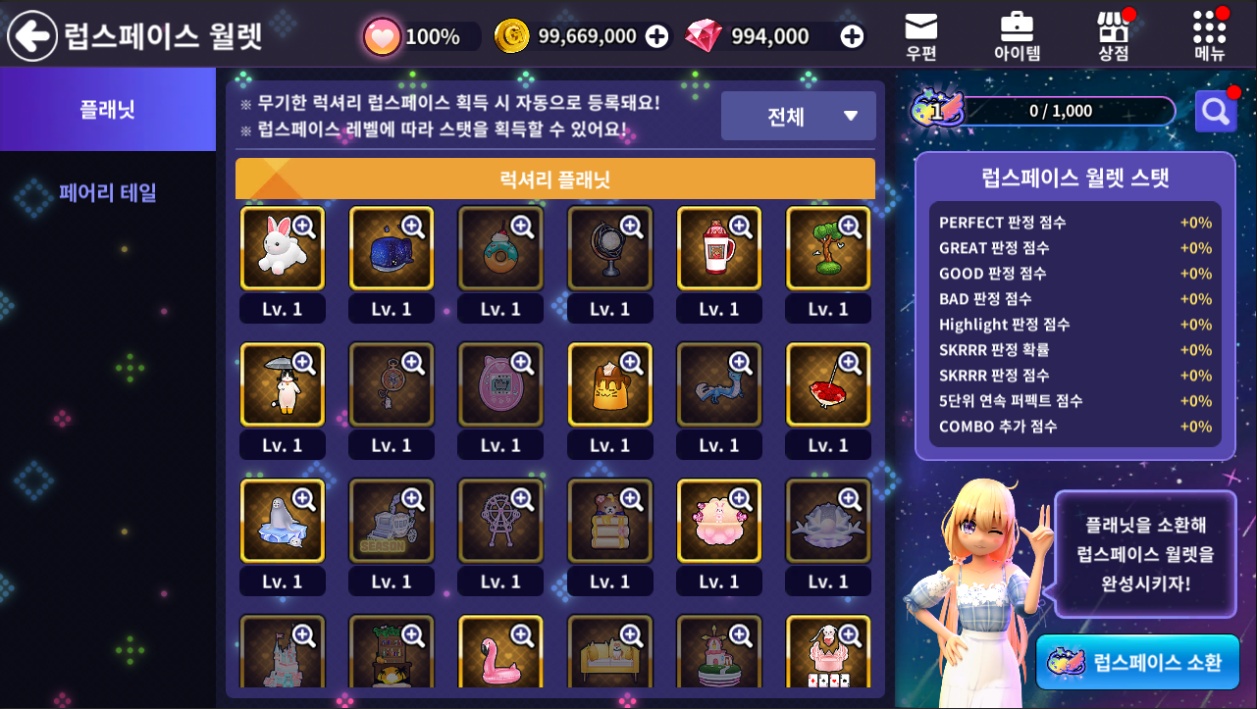Open the 전체 filter dropdown
The width and height of the screenshot is (1257, 709).
click(x=798, y=116)
